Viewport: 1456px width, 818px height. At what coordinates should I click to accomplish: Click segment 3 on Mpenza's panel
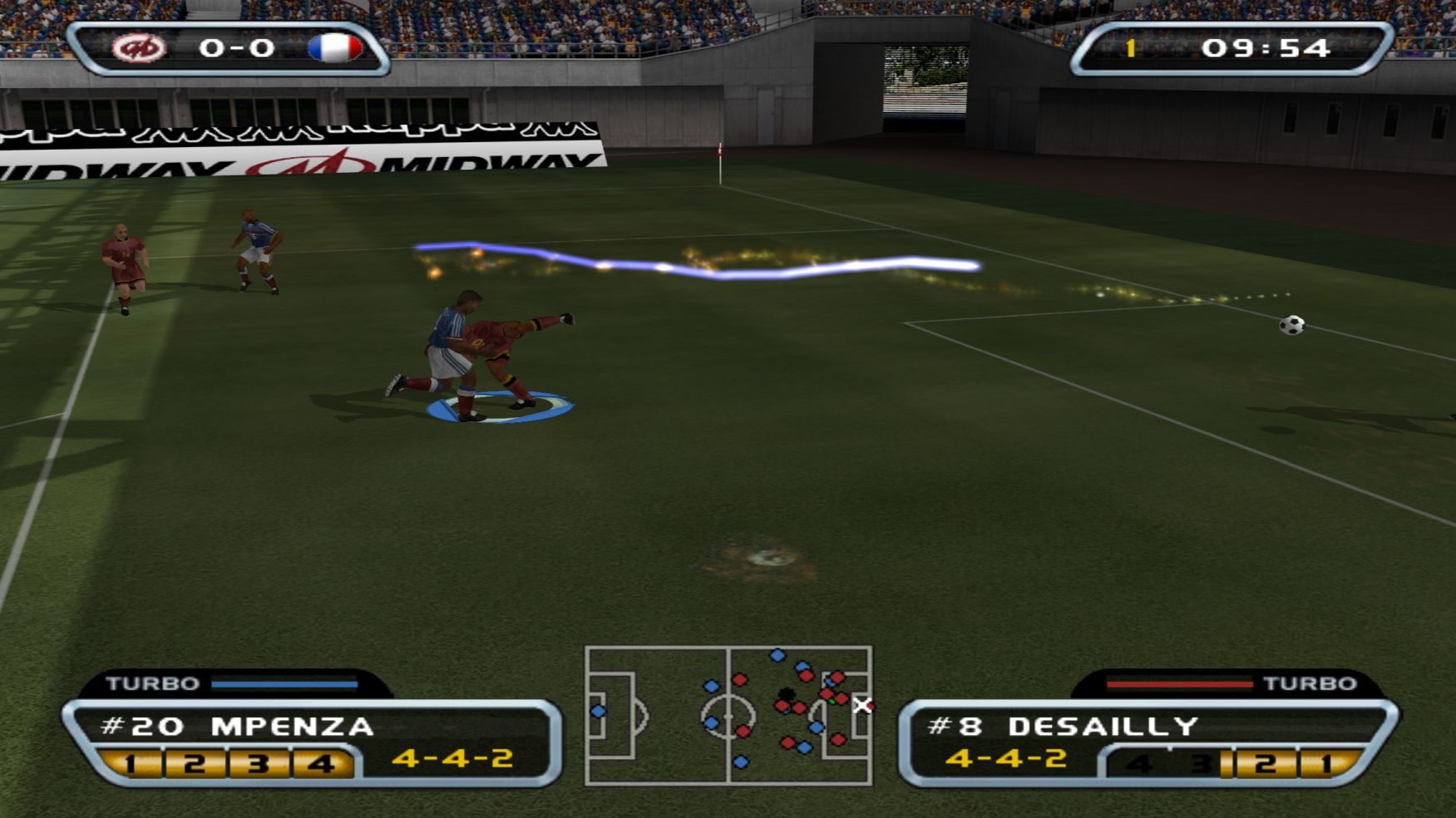click(259, 762)
